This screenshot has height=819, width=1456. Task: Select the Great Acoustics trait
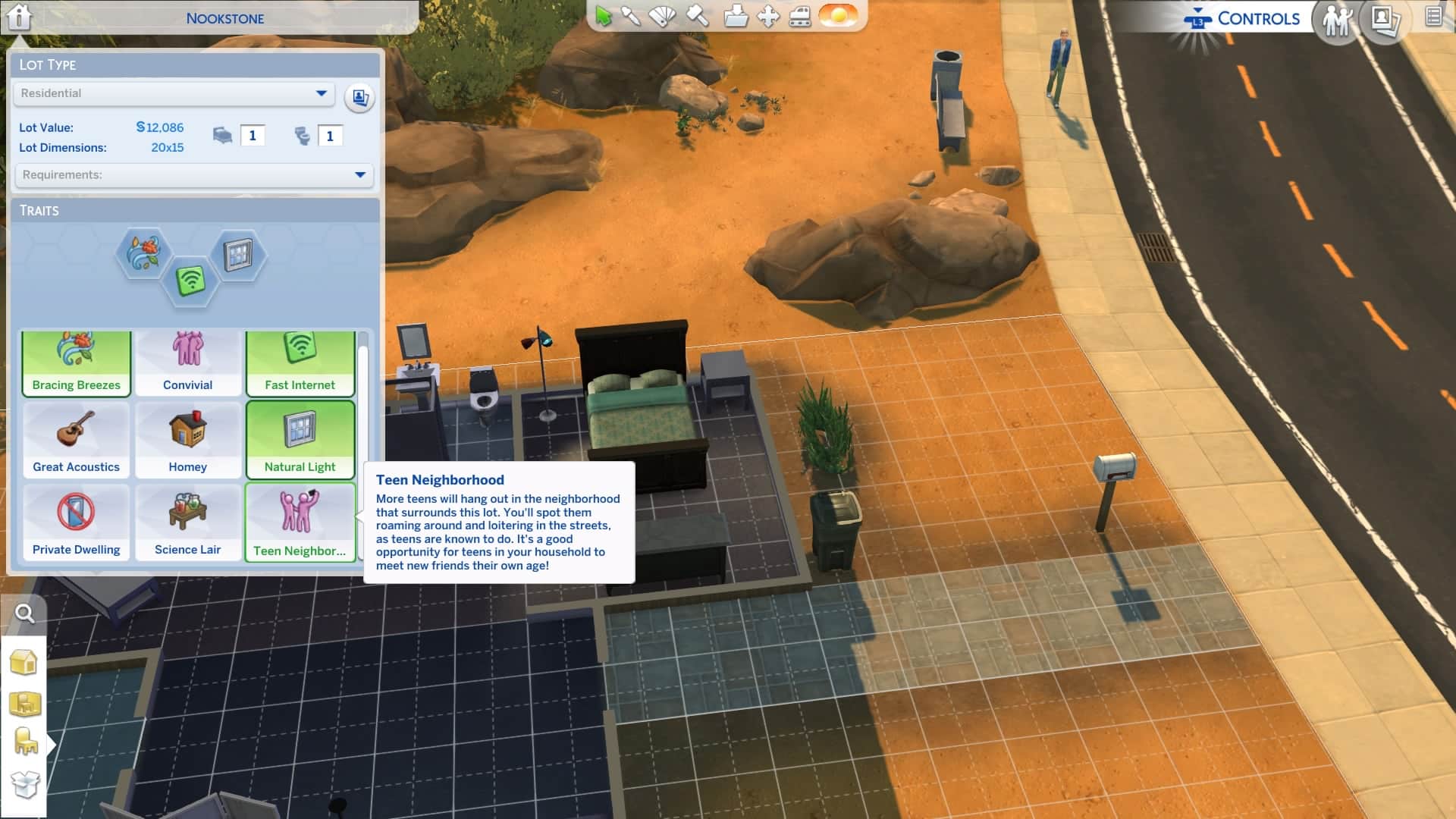pyautogui.click(x=77, y=440)
